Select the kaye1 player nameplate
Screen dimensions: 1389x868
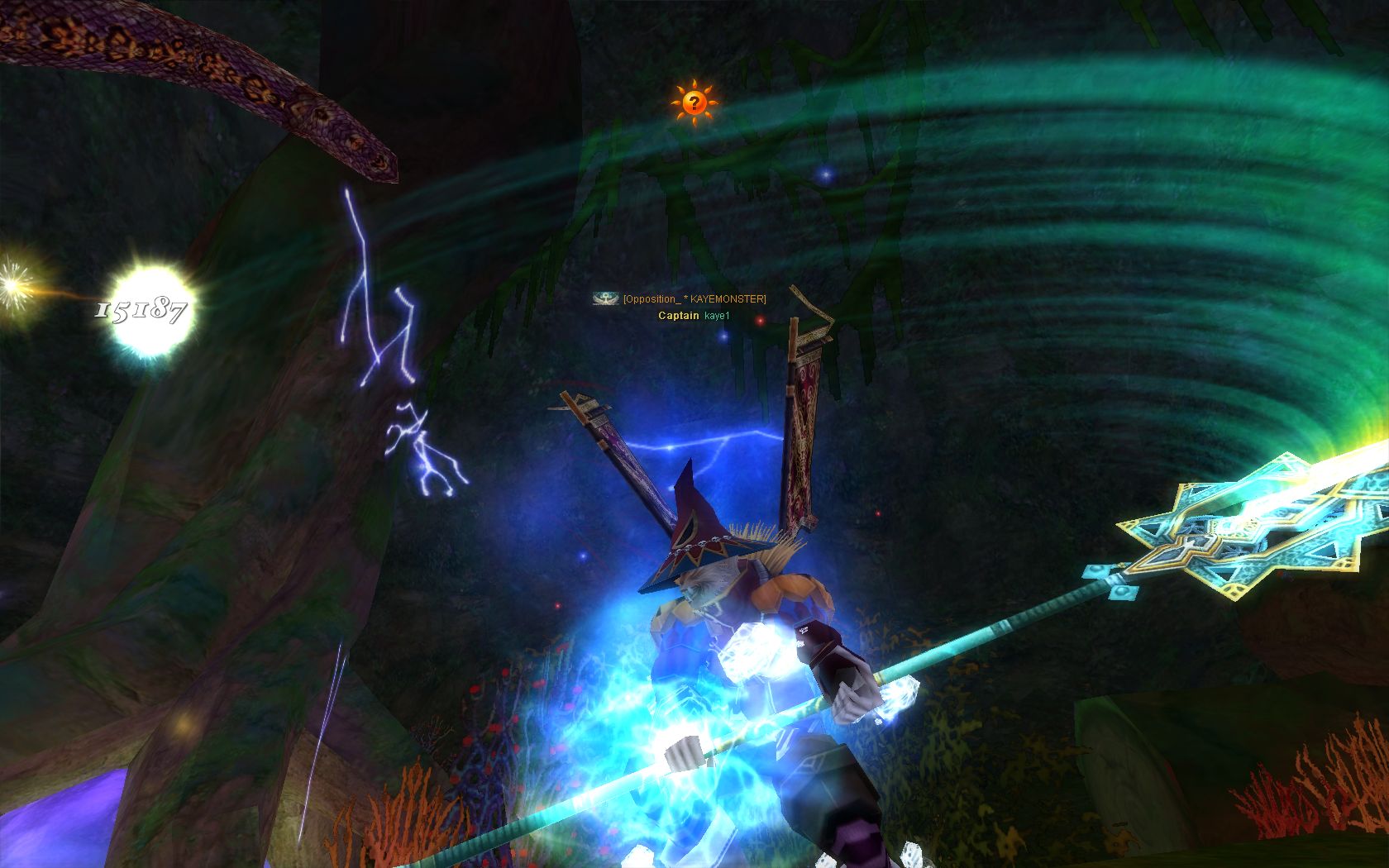tap(717, 316)
